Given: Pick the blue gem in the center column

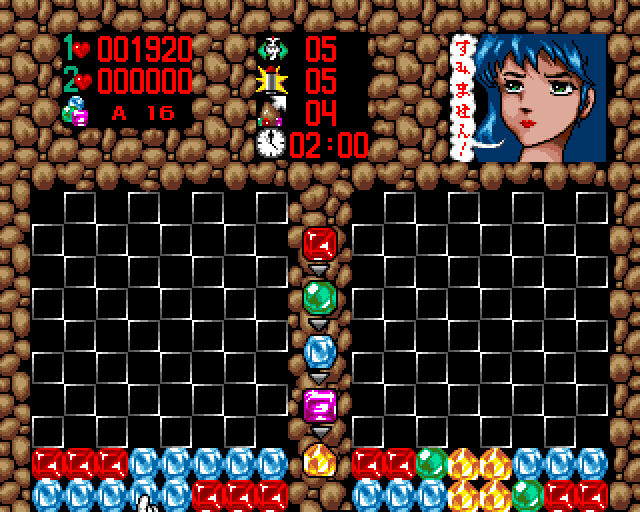Looking at the screenshot, I should tap(319, 352).
